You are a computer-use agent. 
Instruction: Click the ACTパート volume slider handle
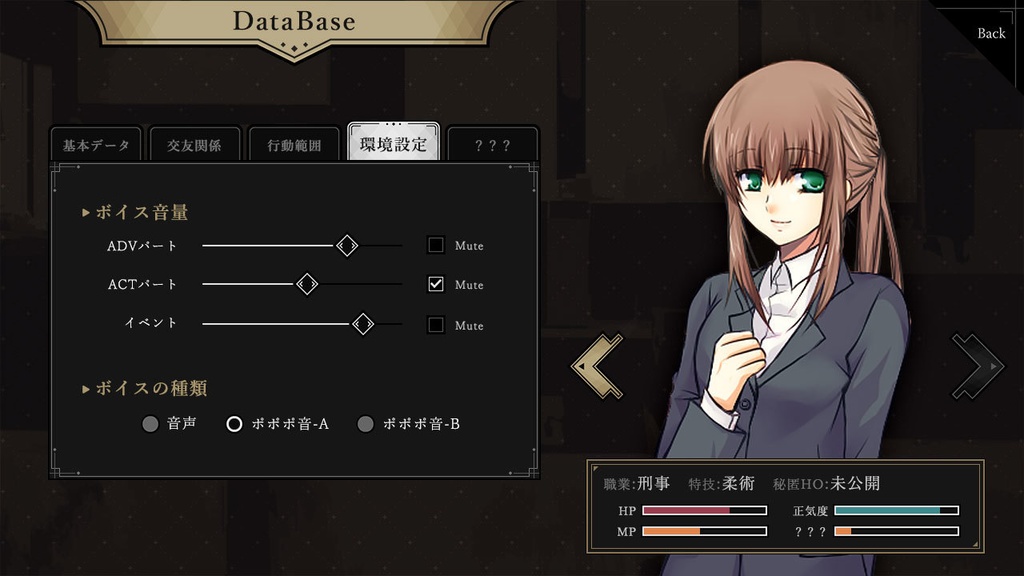pyautogui.click(x=307, y=285)
